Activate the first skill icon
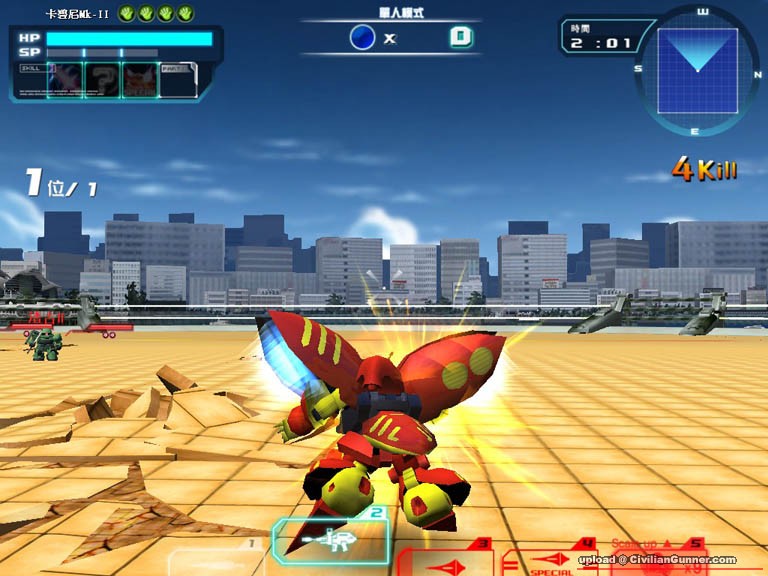Image resolution: width=768 pixels, height=576 pixels. tap(65, 80)
